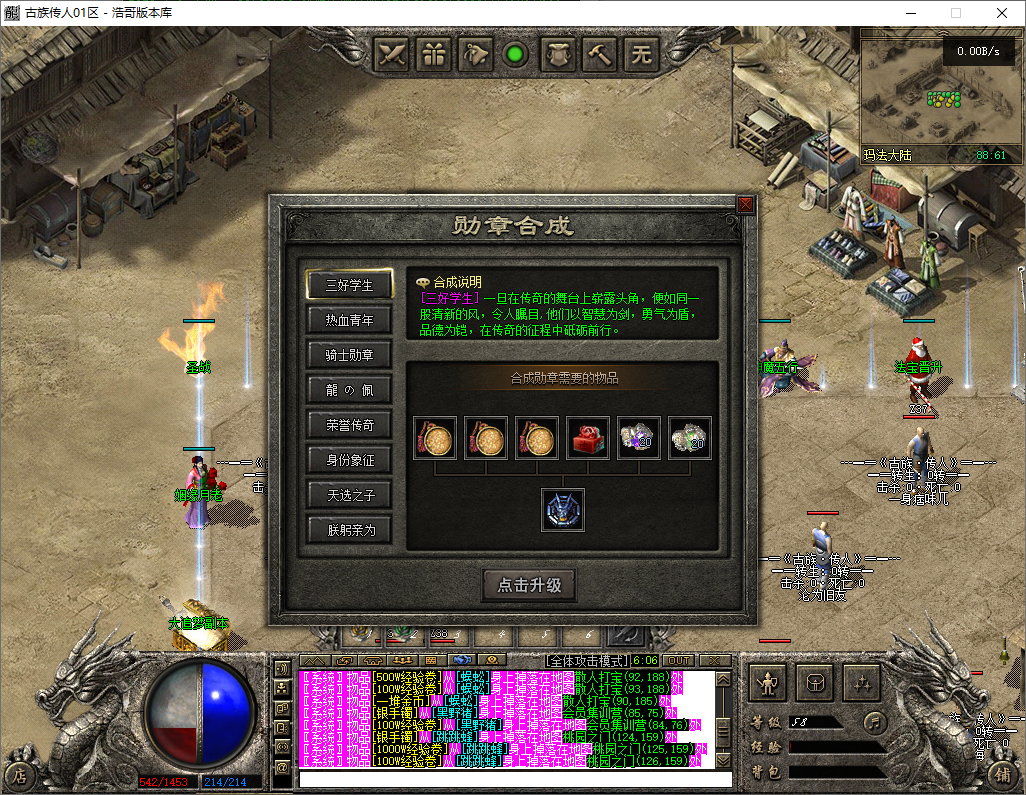Image resolution: width=1026 pixels, height=795 pixels.
Task: Click the blue medal result icon
Action: tap(563, 510)
